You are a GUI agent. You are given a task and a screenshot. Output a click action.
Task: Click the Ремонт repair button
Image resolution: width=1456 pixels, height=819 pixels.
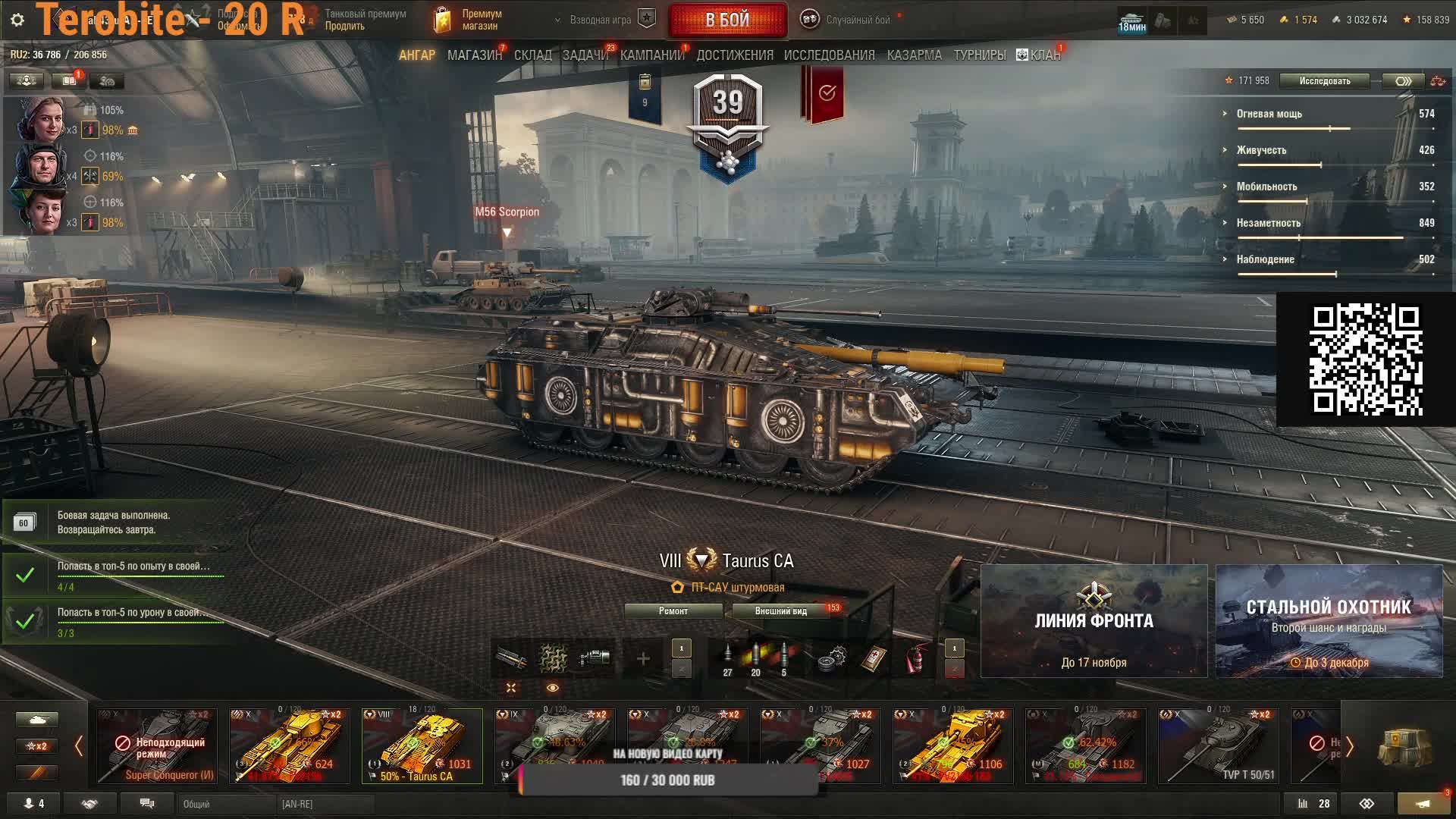click(673, 611)
